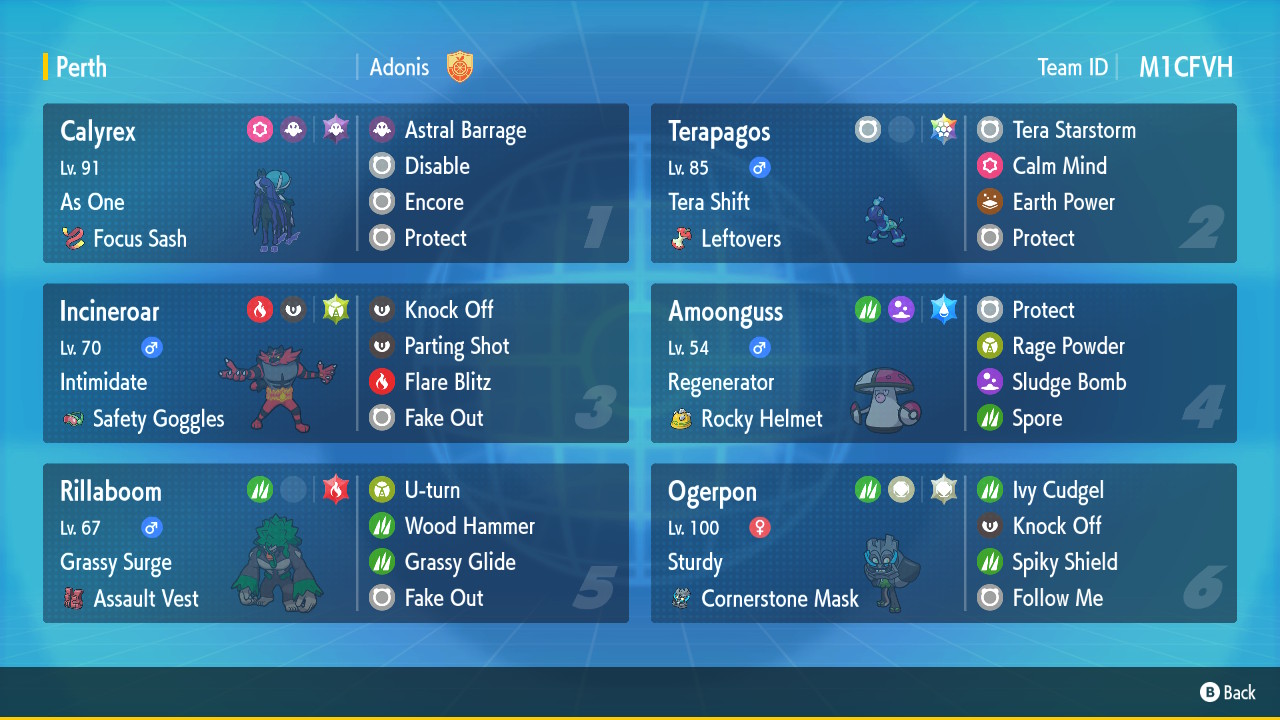
Task: Select Incineroar's Flare Blitz move
Action: pyautogui.click(x=446, y=382)
